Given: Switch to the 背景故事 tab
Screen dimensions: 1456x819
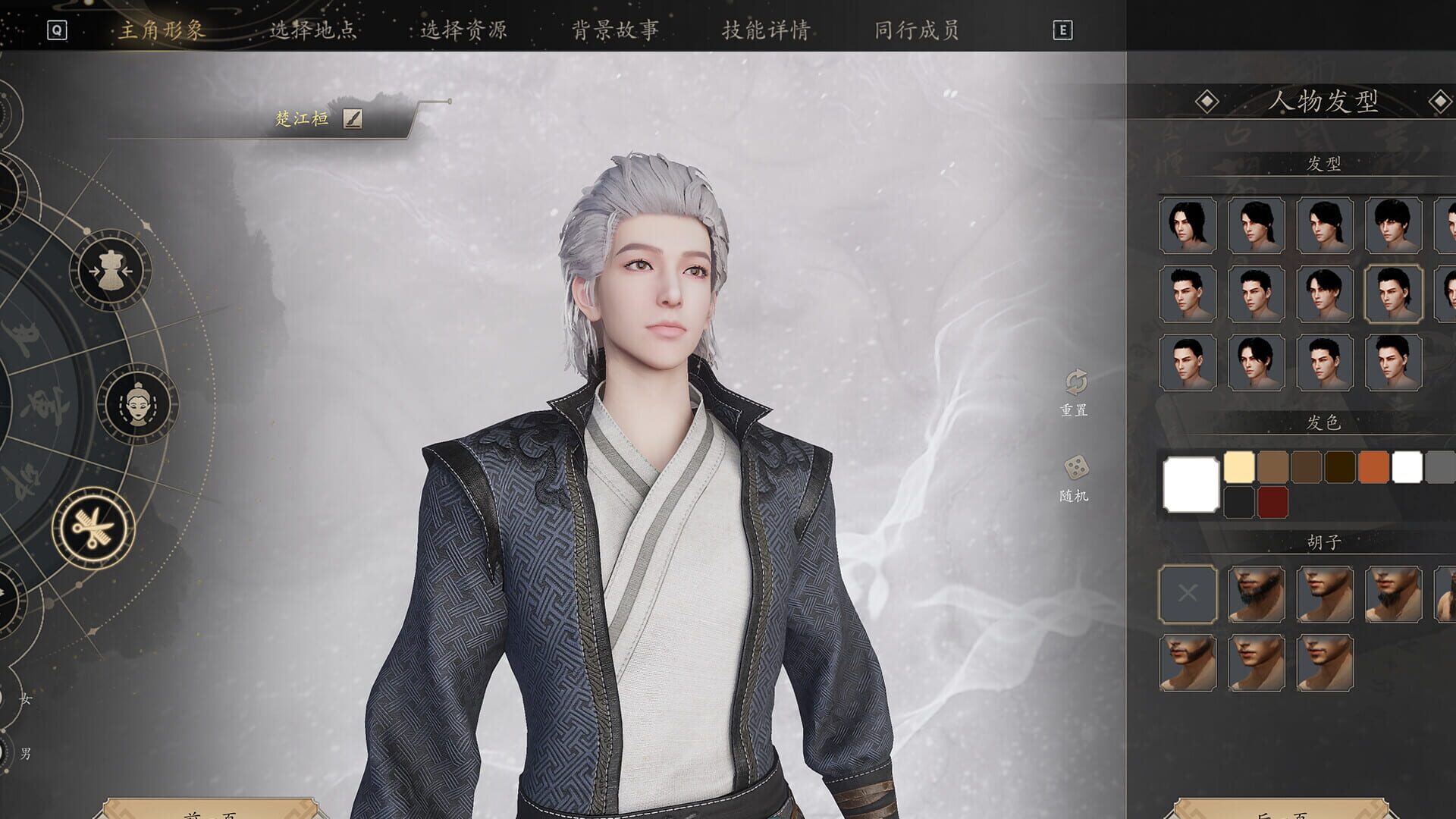Looking at the screenshot, I should 616,30.
